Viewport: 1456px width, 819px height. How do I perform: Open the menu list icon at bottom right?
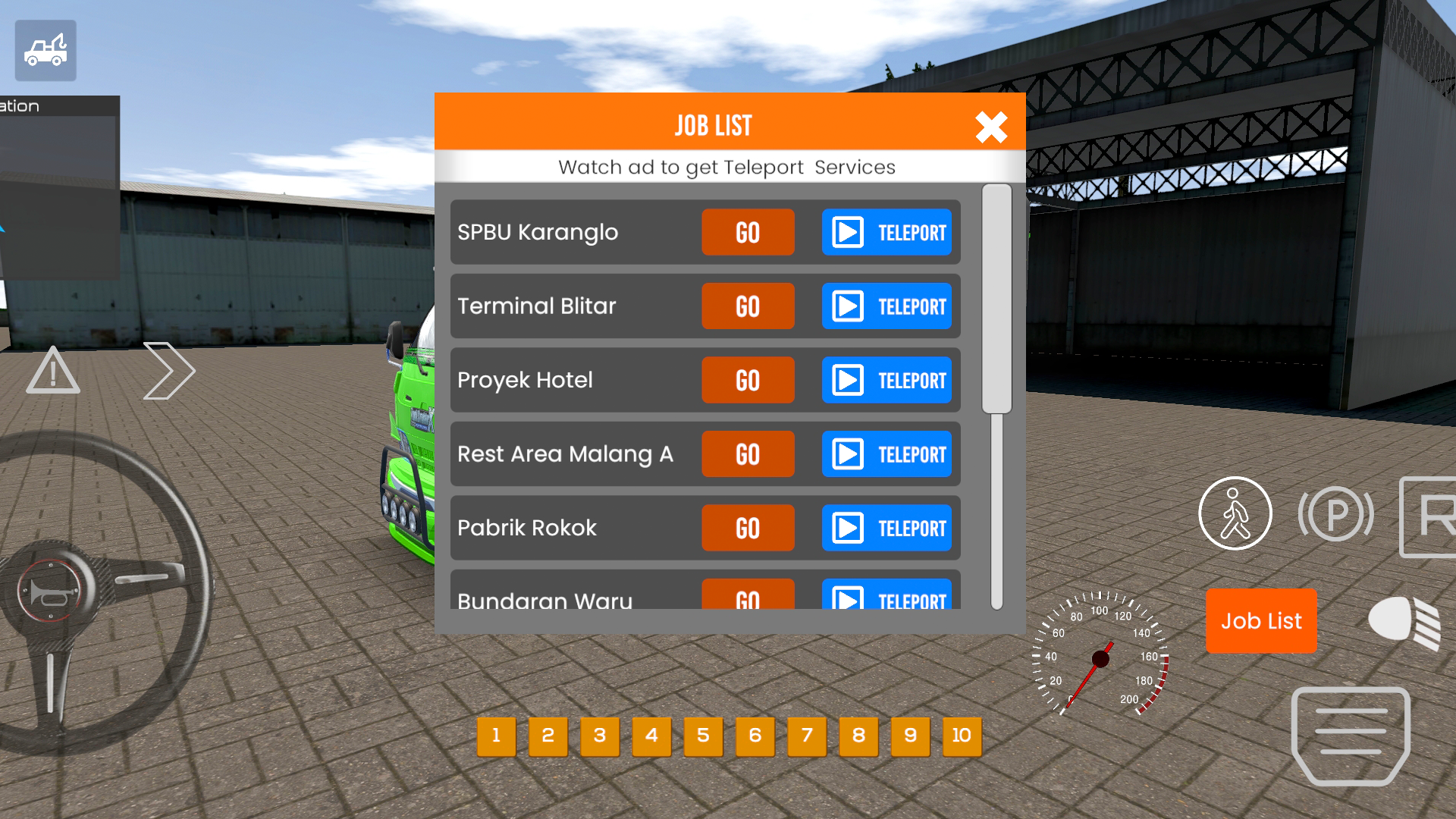click(x=1350, y=734)
